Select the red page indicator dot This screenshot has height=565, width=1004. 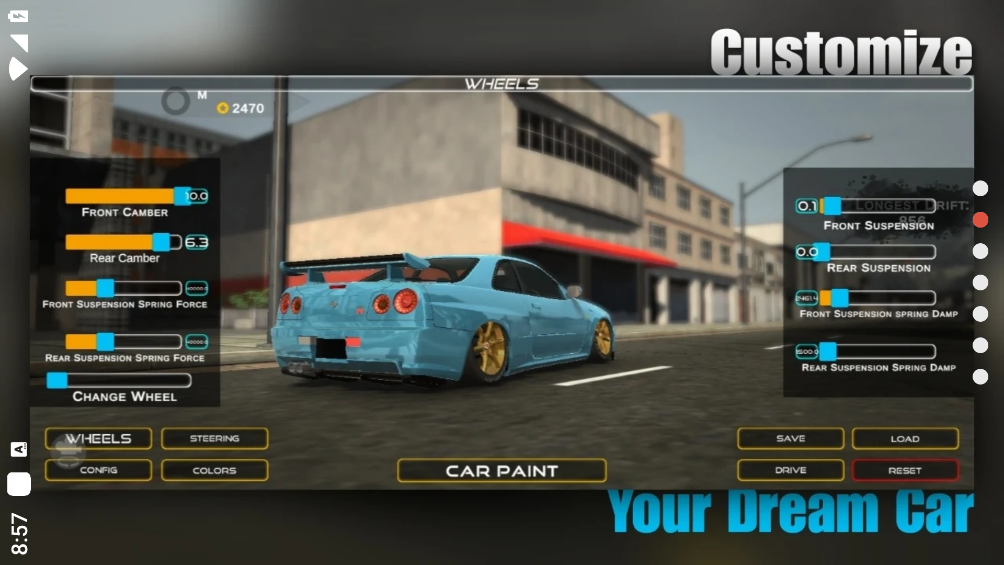[980, 220]
